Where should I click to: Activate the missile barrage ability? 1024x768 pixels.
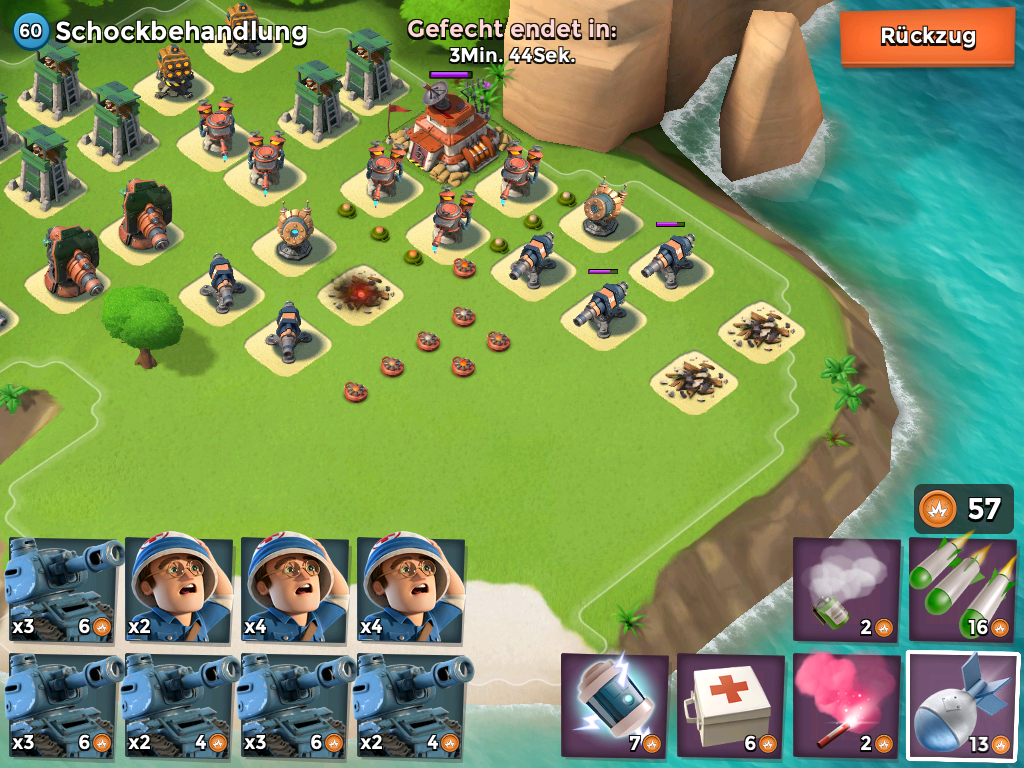pos(962,590)
